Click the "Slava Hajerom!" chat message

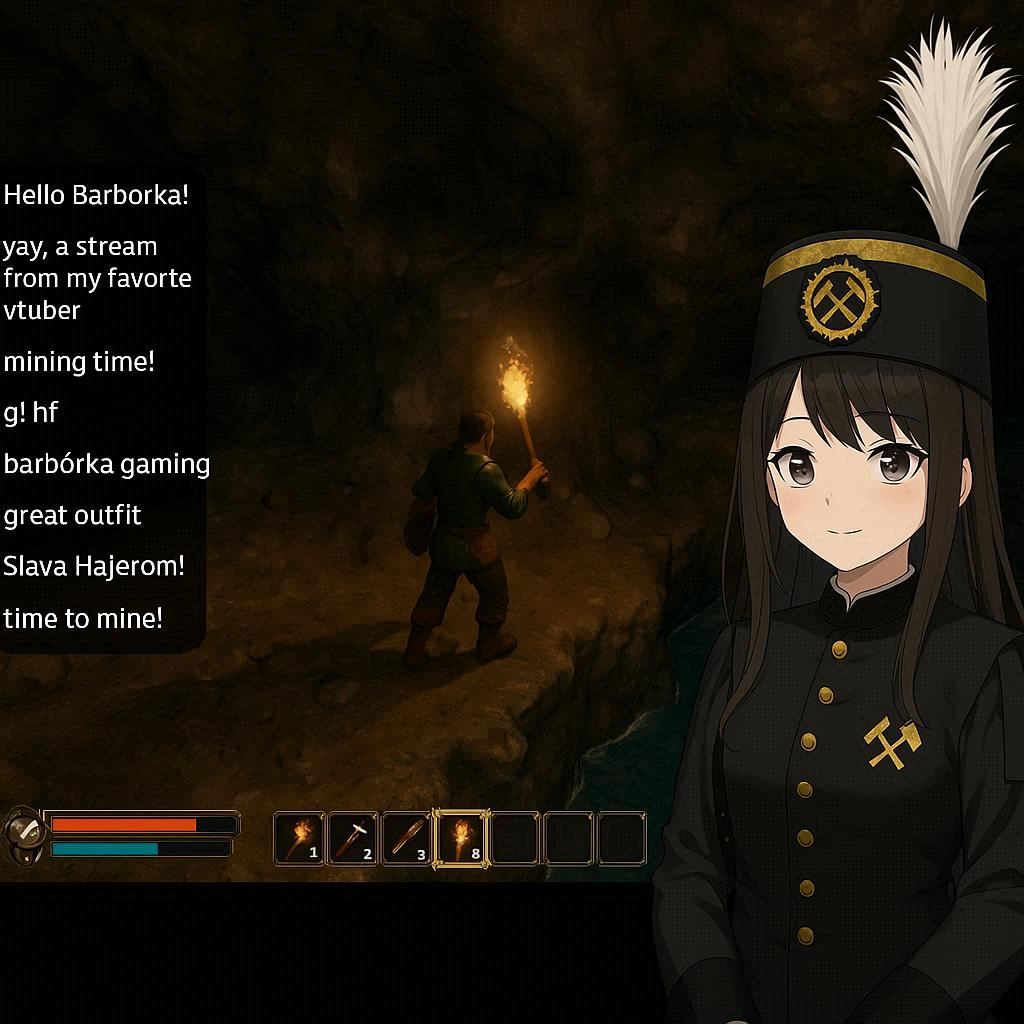pos(94,566)
